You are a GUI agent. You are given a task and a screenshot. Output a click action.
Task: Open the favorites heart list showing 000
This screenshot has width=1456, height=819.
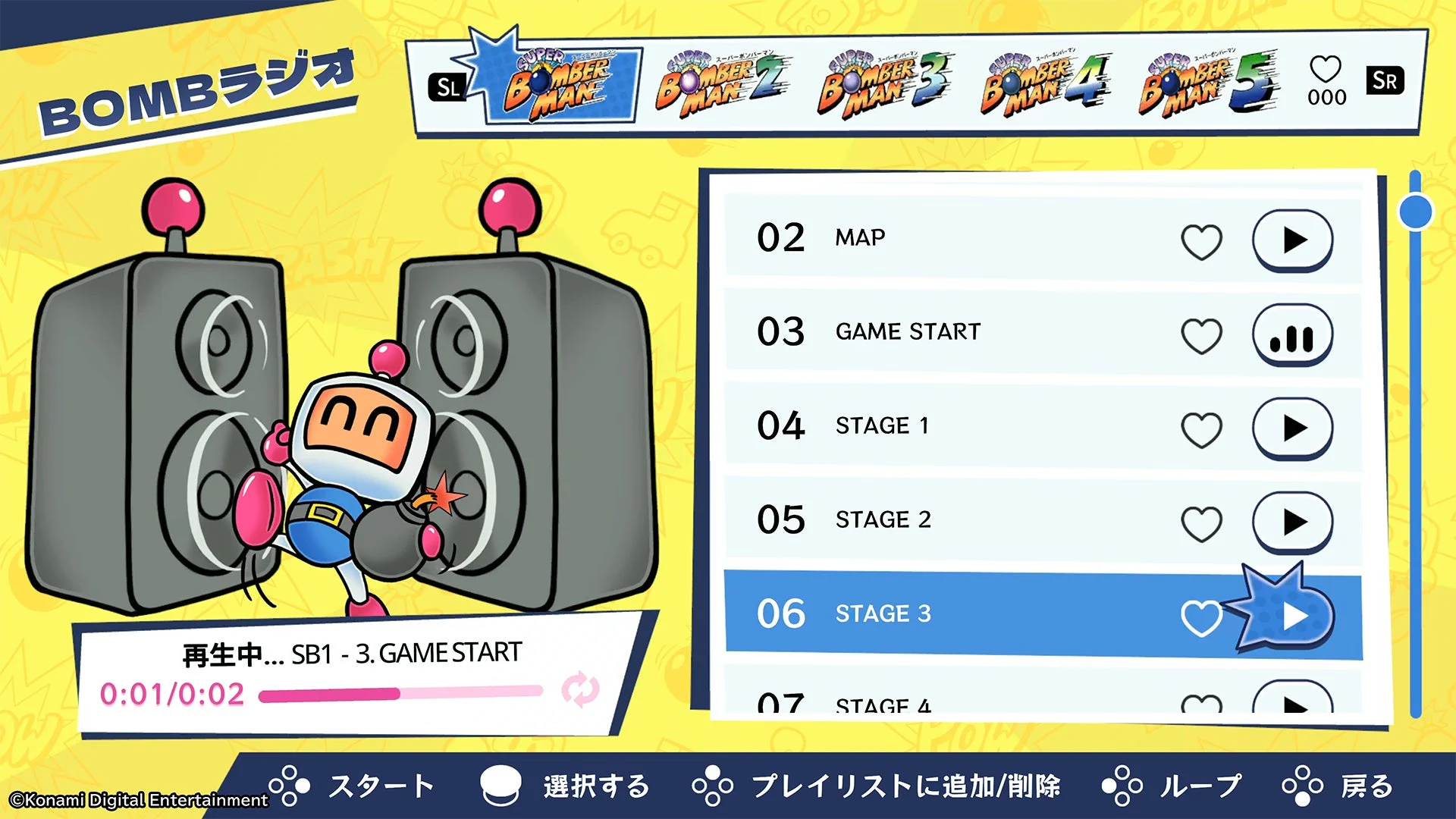point(1324,80)
